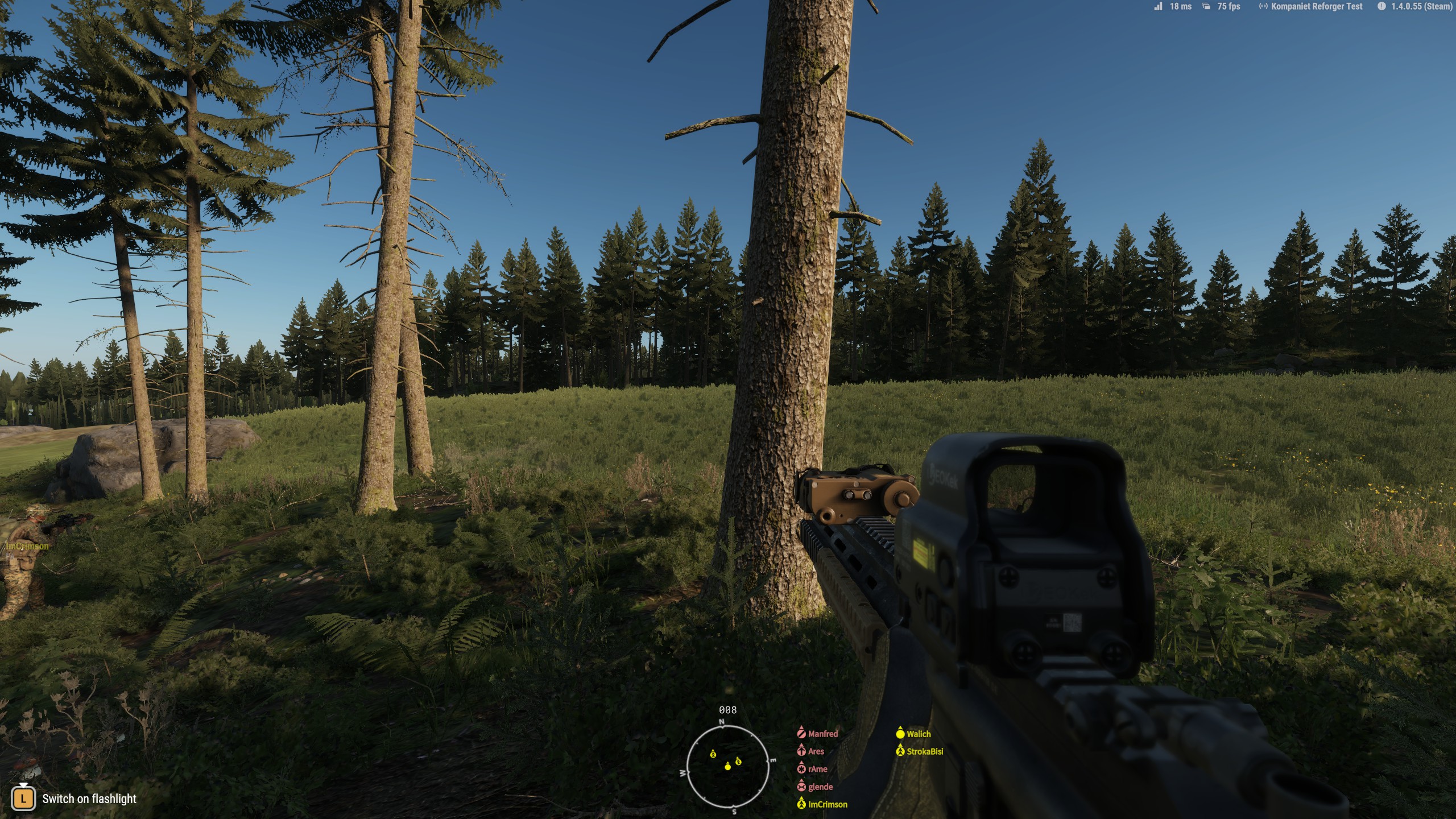The height and width of the screenshot is (819, 1456).
Task: Choose squad member Ares
Action: point(816,751)
